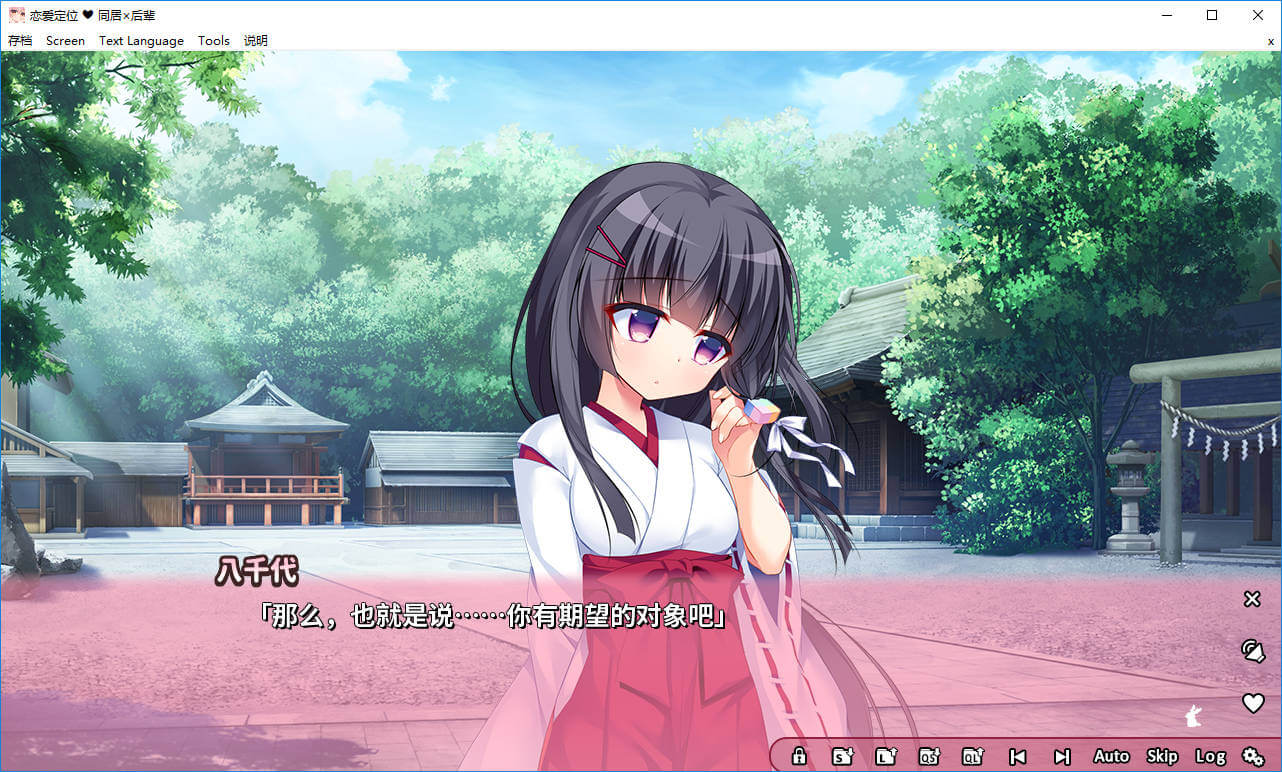The height and width of the screenshot is (772, 1282).
Task: Maximize the game window
Action: pyautogui.click(x=1212, y=15)
